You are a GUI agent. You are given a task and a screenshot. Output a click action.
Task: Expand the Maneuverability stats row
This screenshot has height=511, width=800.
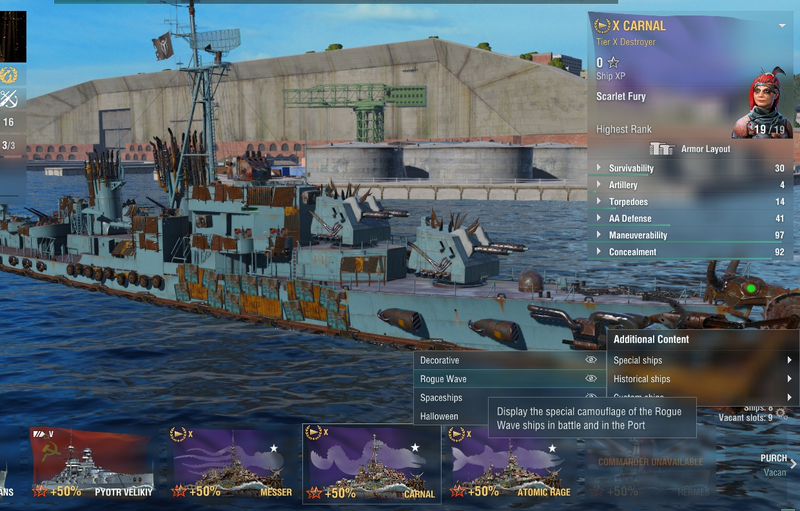pyautogui.click(x=690, y=236)
